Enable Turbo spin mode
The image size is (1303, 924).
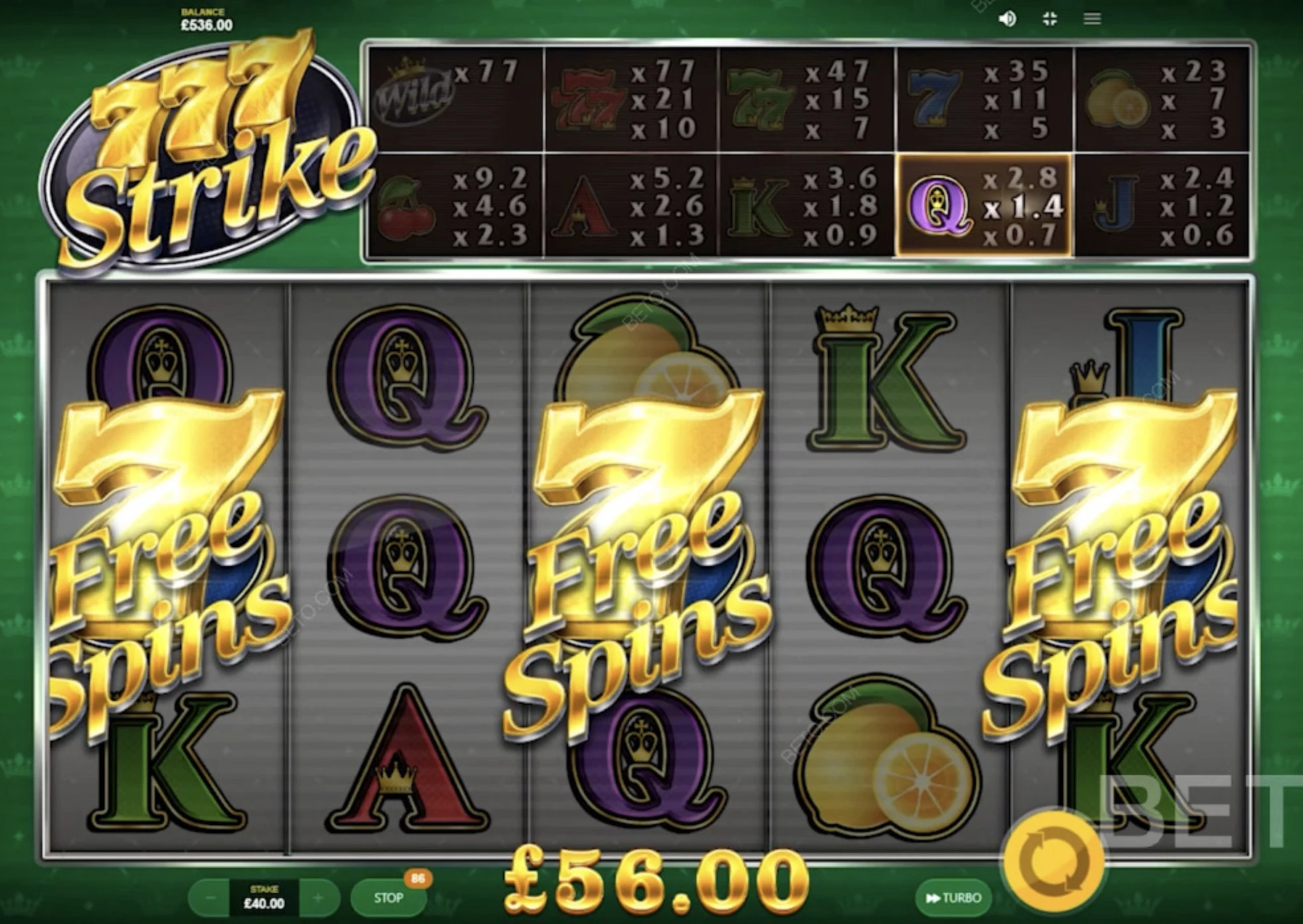pos(953,898)
